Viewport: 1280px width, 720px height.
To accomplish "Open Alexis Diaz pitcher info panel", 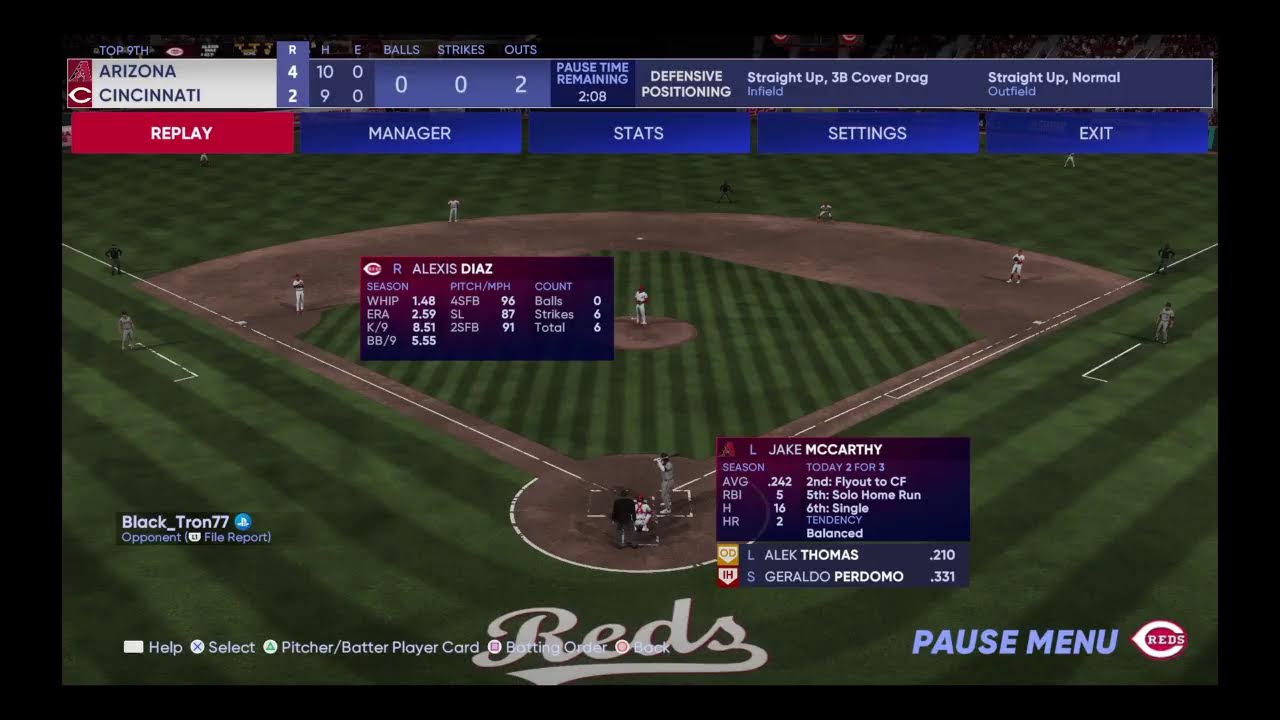I will [x=487, y=308].
